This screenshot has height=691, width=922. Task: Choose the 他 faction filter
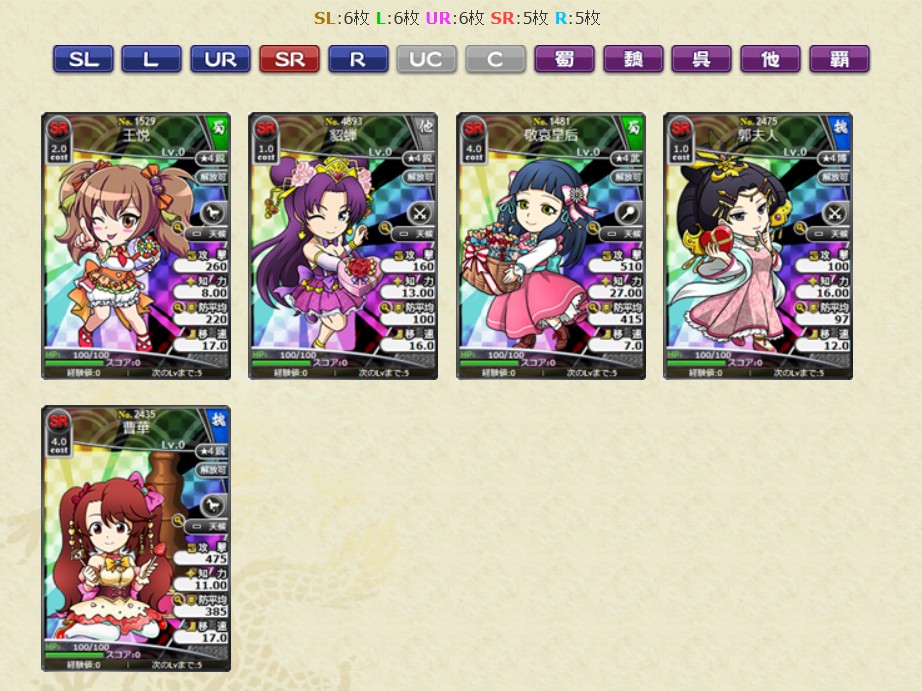tap(770, 59)
